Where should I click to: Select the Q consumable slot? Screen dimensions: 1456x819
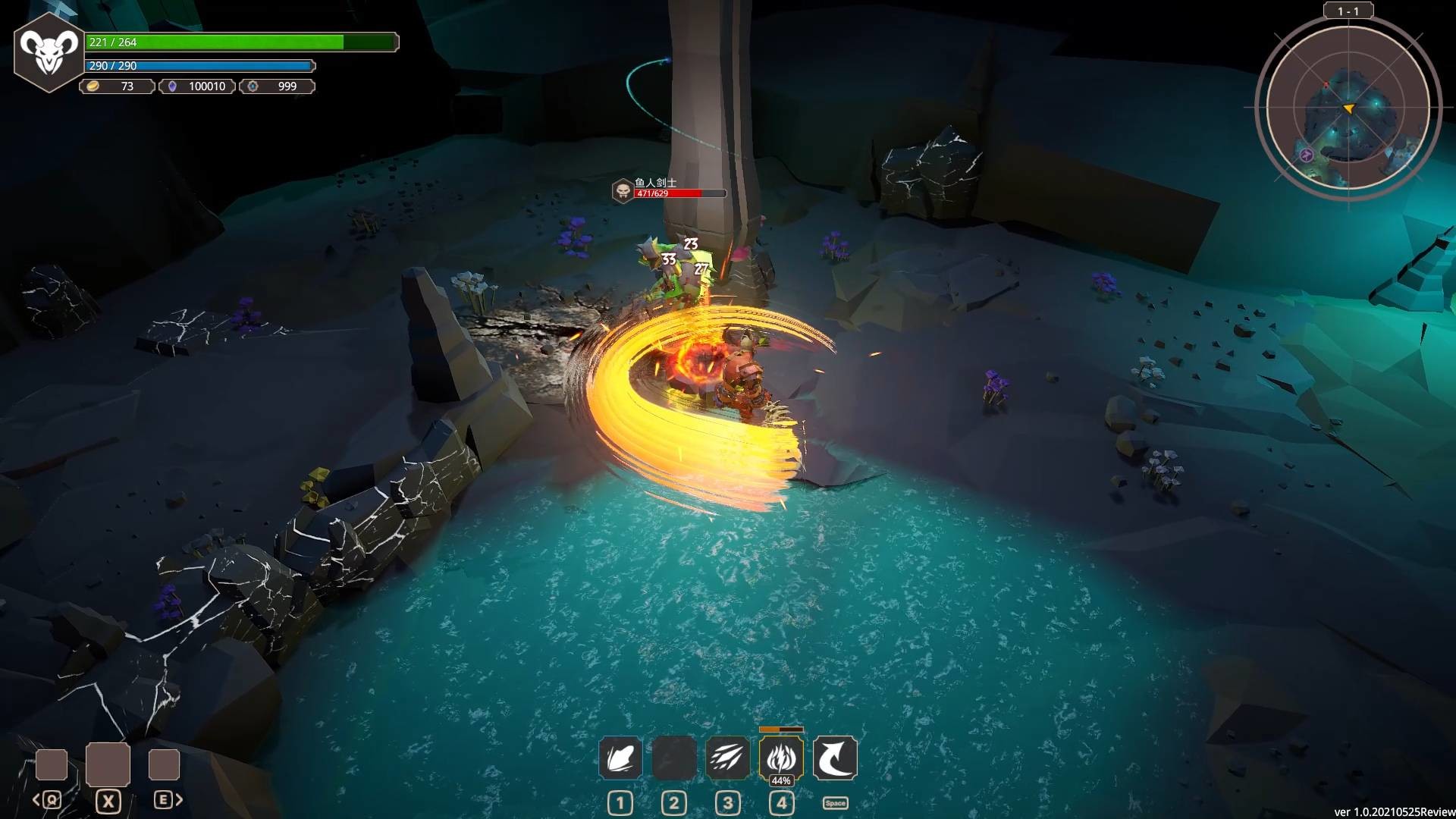pyautogui.click(x=51, y=764)
